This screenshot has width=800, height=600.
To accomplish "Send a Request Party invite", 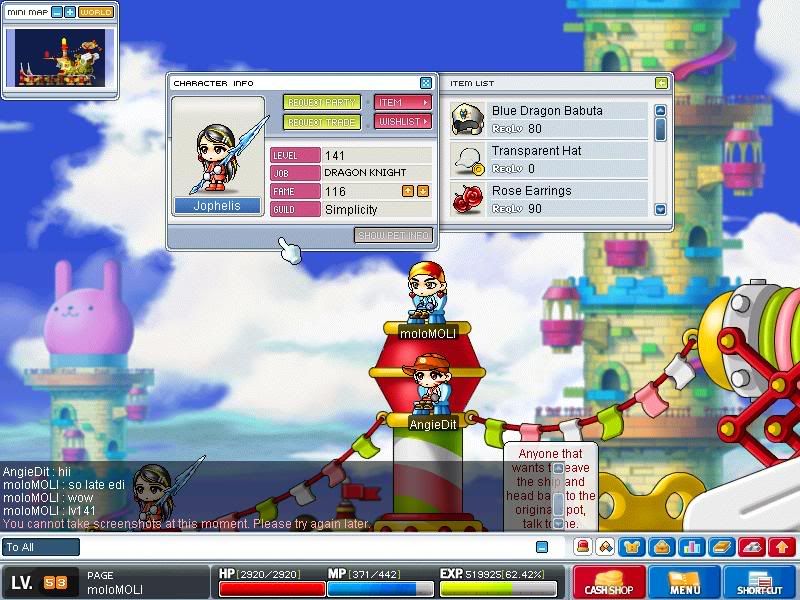I will pyautogui.click(x=321, y=103).
